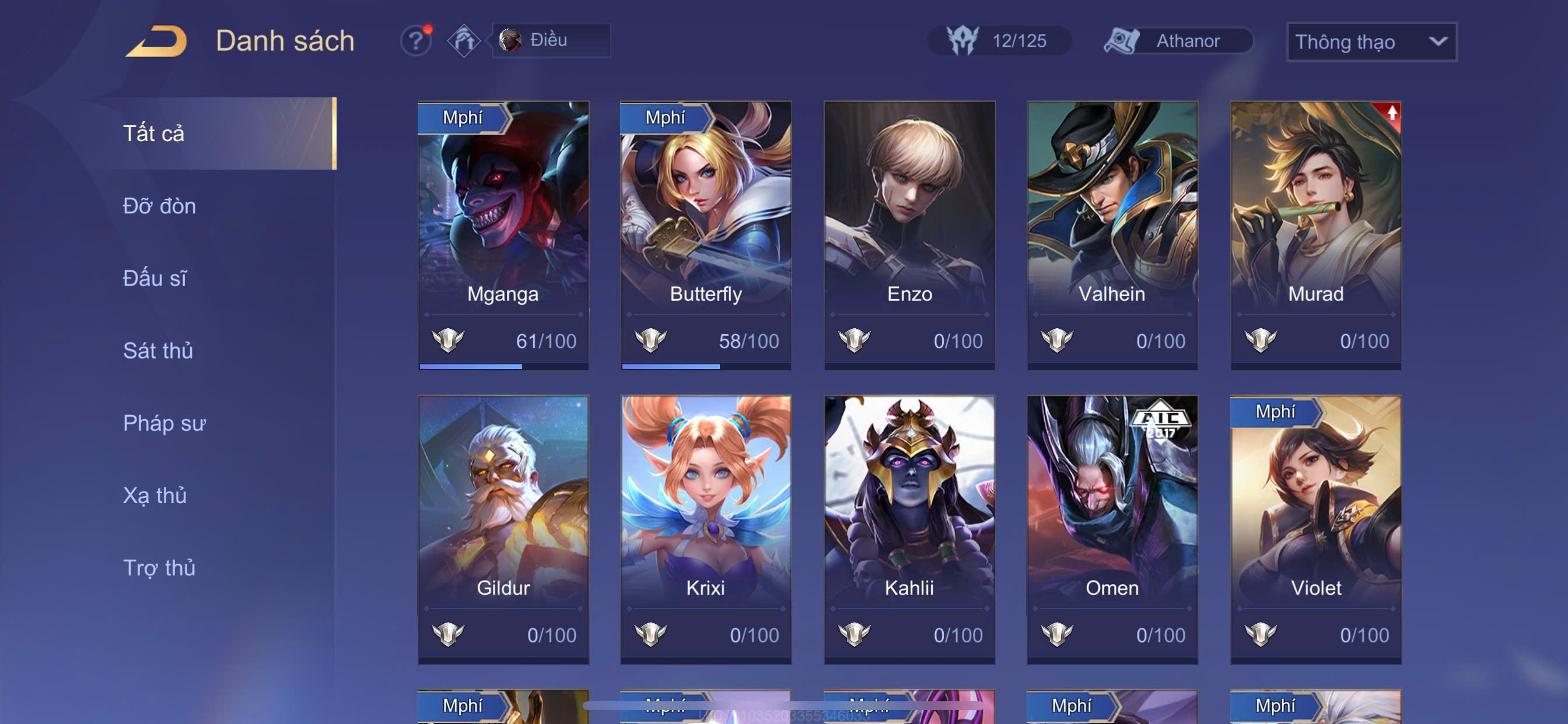
Task: Pick the Valhein hero card
Action: point(1112,235)
